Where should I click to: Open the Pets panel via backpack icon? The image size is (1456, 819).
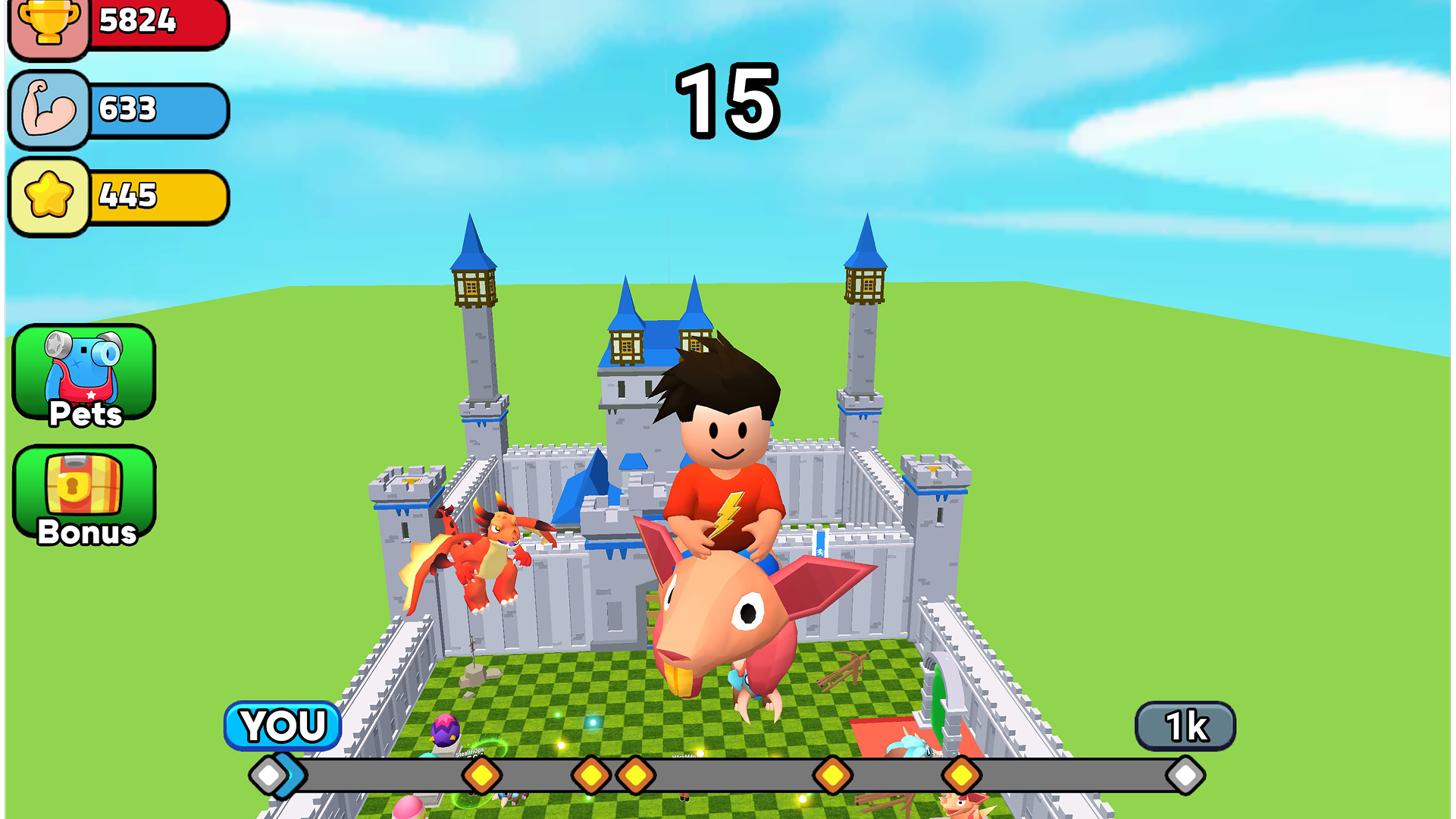tap(84, 372)
